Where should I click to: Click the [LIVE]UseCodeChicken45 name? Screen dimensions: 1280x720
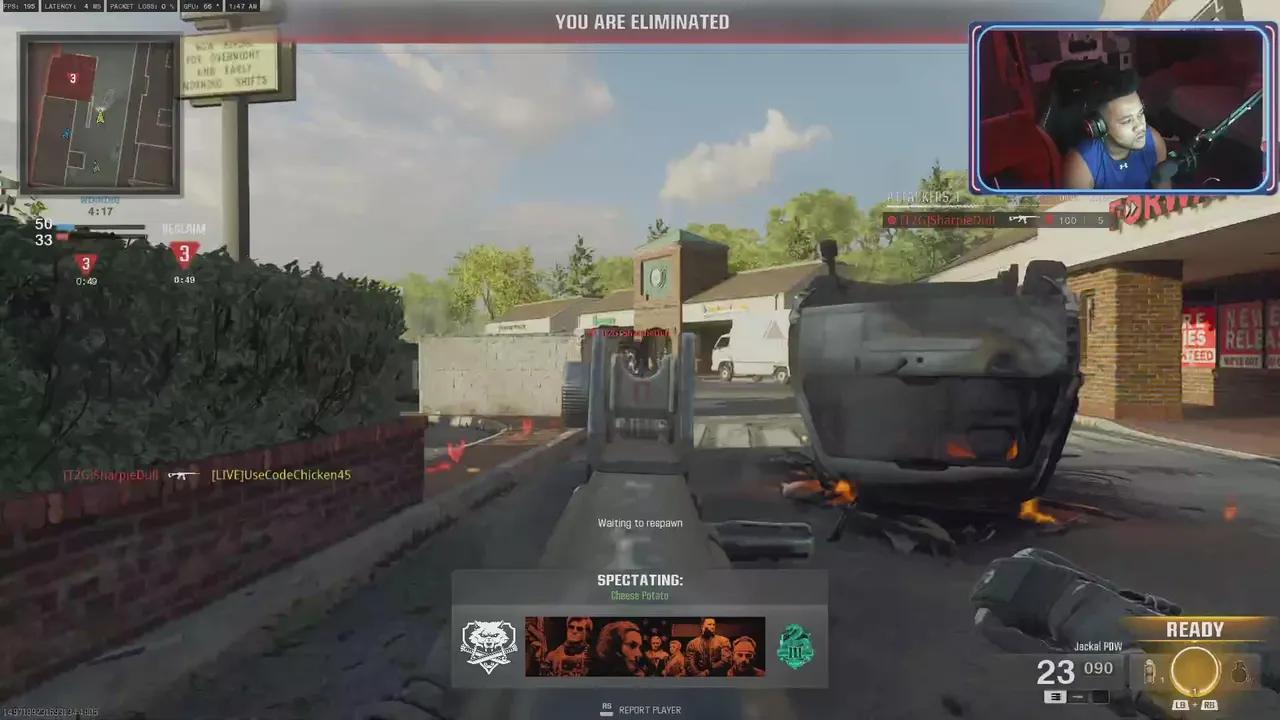[x=280, y=475]
